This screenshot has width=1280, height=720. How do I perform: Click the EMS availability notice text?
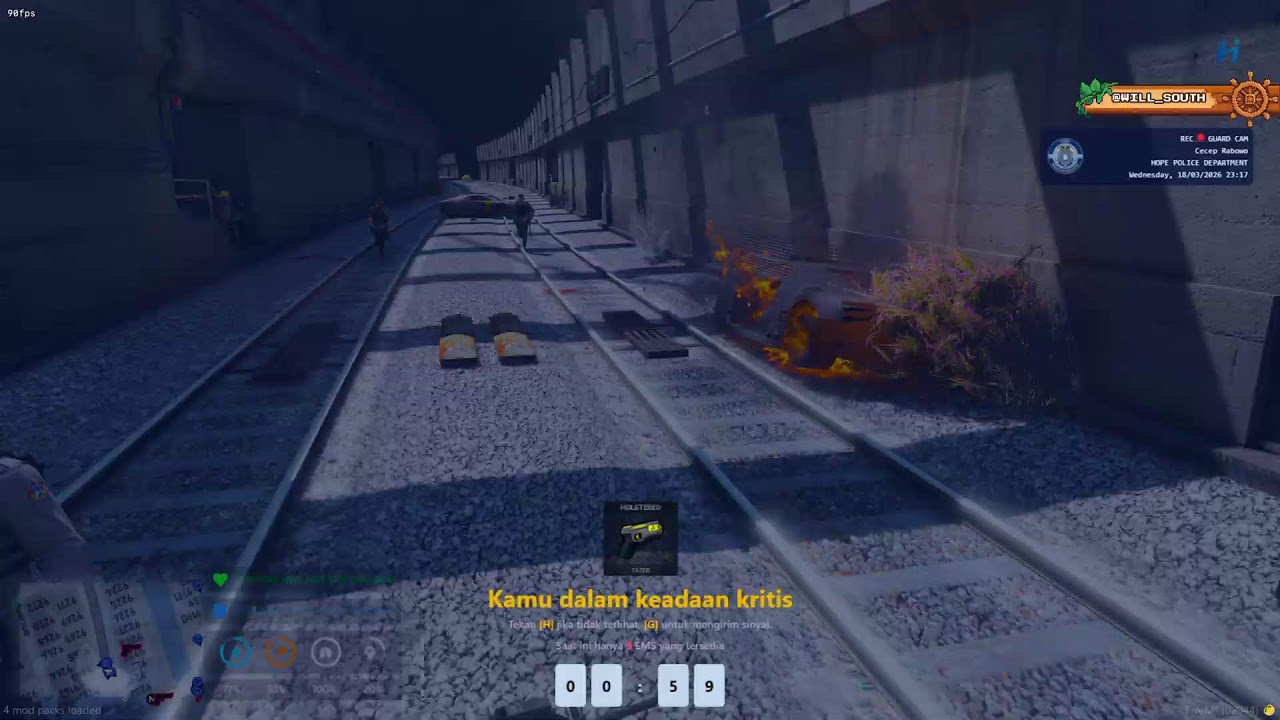click(x=640, y=646)
